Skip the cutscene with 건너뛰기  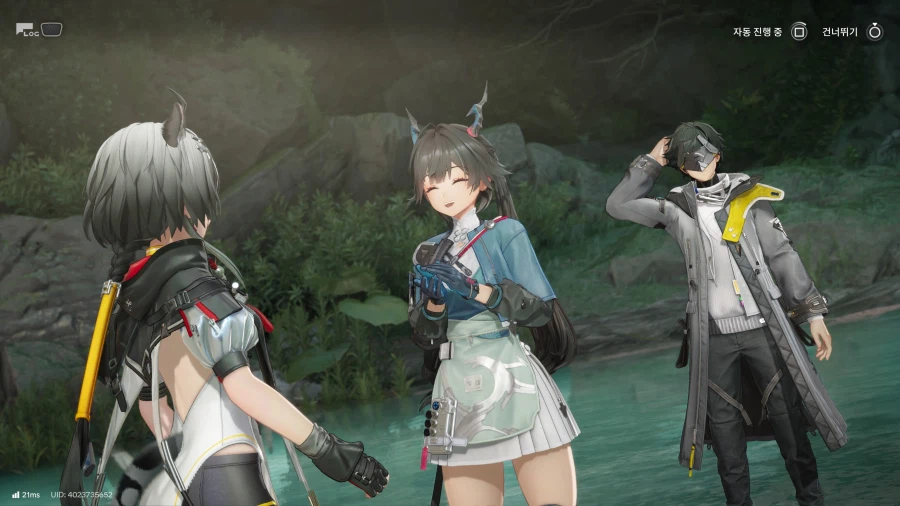pyautogui.click(x=874, y=32)
